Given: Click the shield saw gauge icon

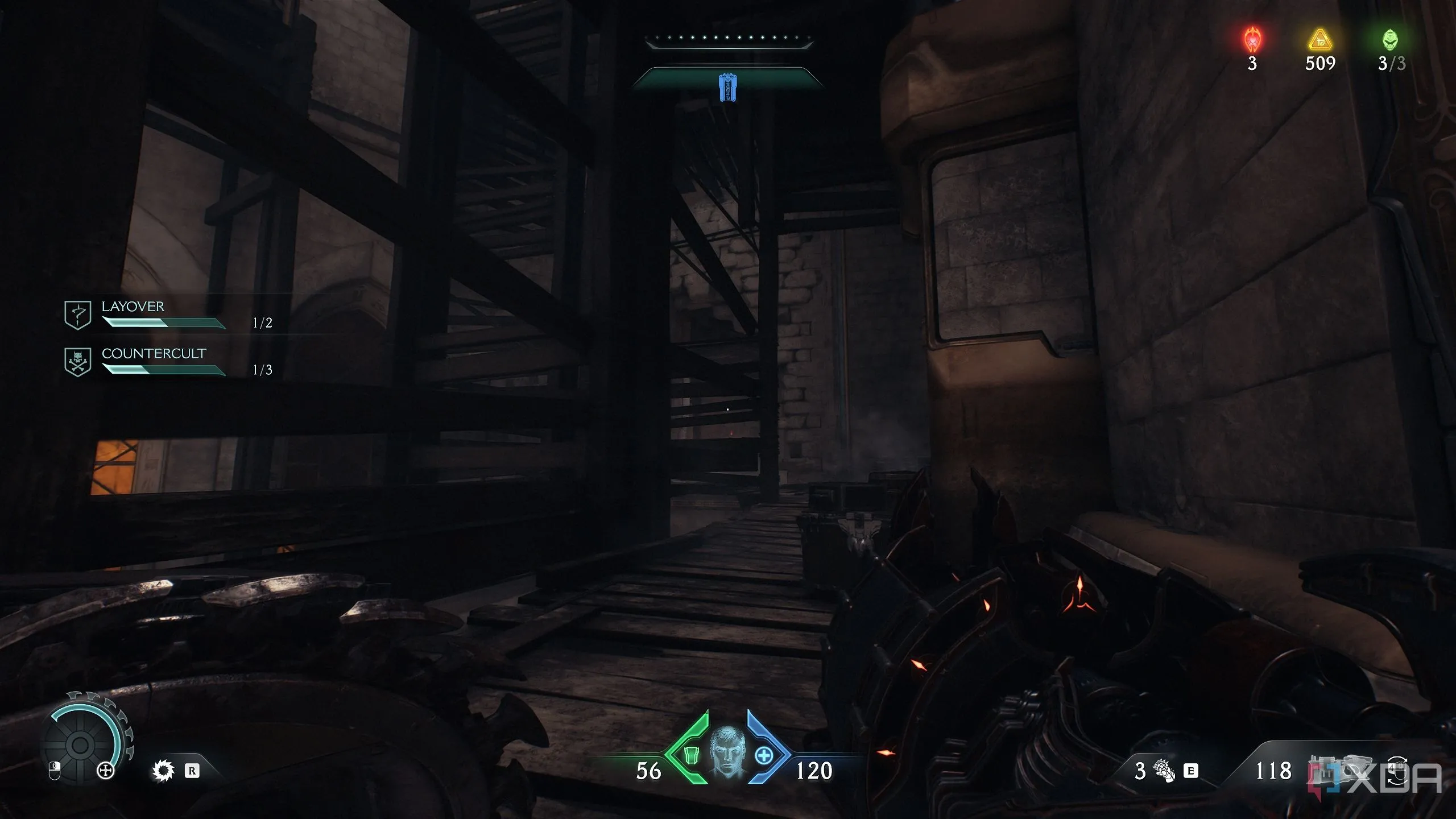Looking at the screenshot, I should click(x=82, y=742).
